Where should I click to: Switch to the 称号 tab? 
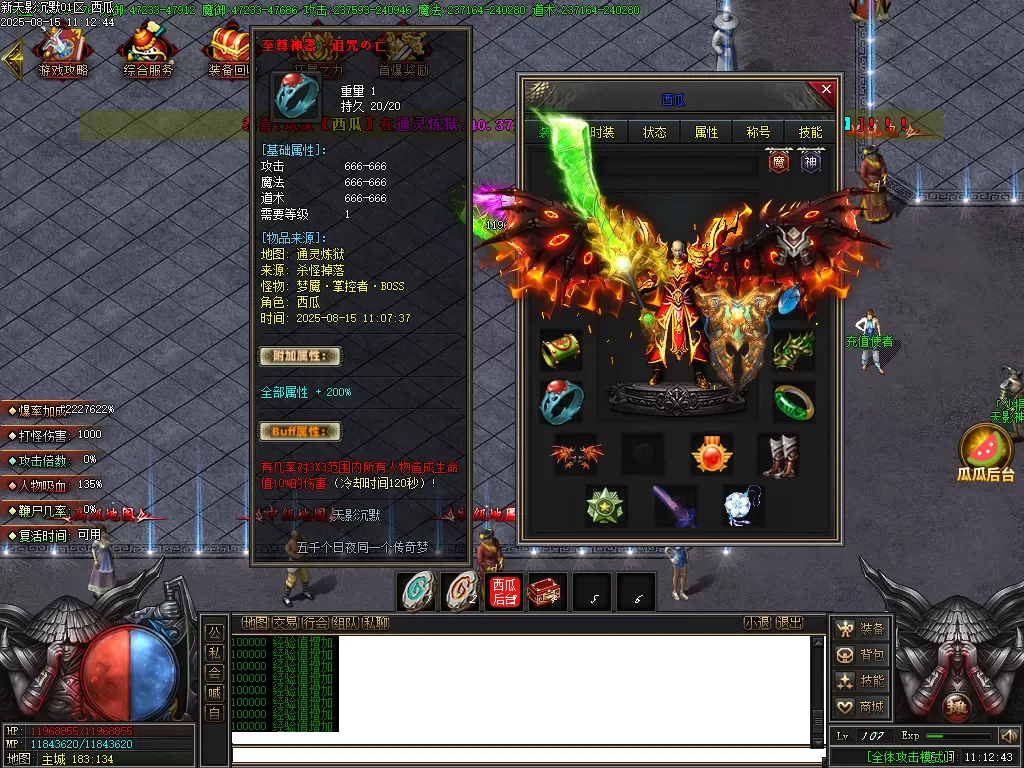[x=758, y=132]
